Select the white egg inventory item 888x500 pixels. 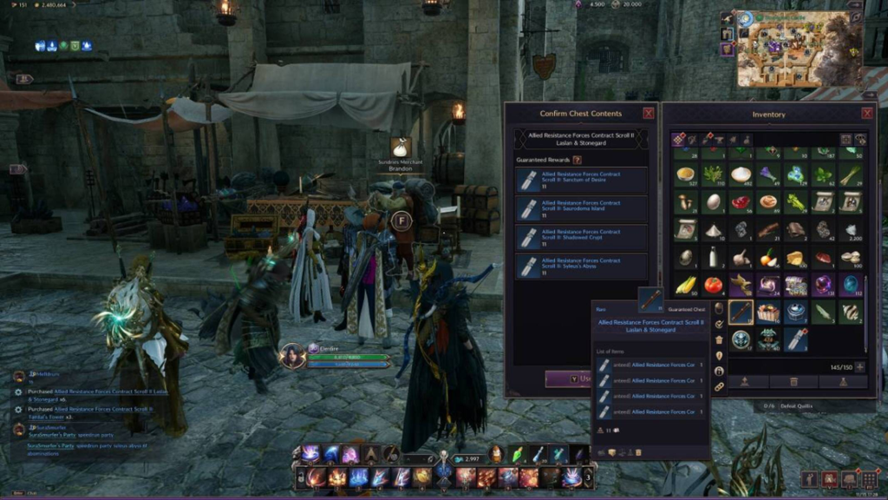713,202
